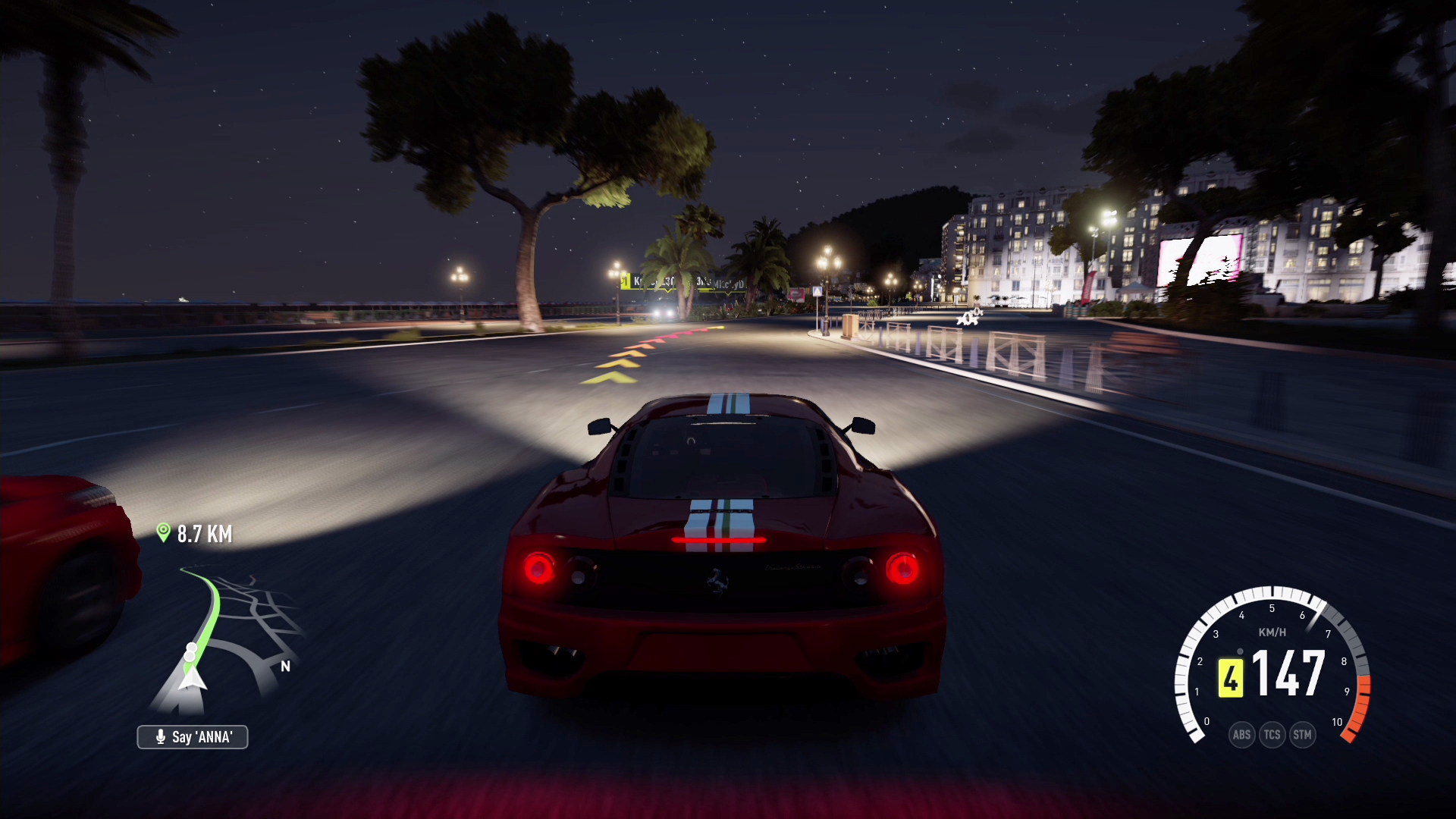The width and height of the screenshot is (1456, 819).
Task: Click the KM/H unit label on the gauge
Action: click(x=1272, y=632)
